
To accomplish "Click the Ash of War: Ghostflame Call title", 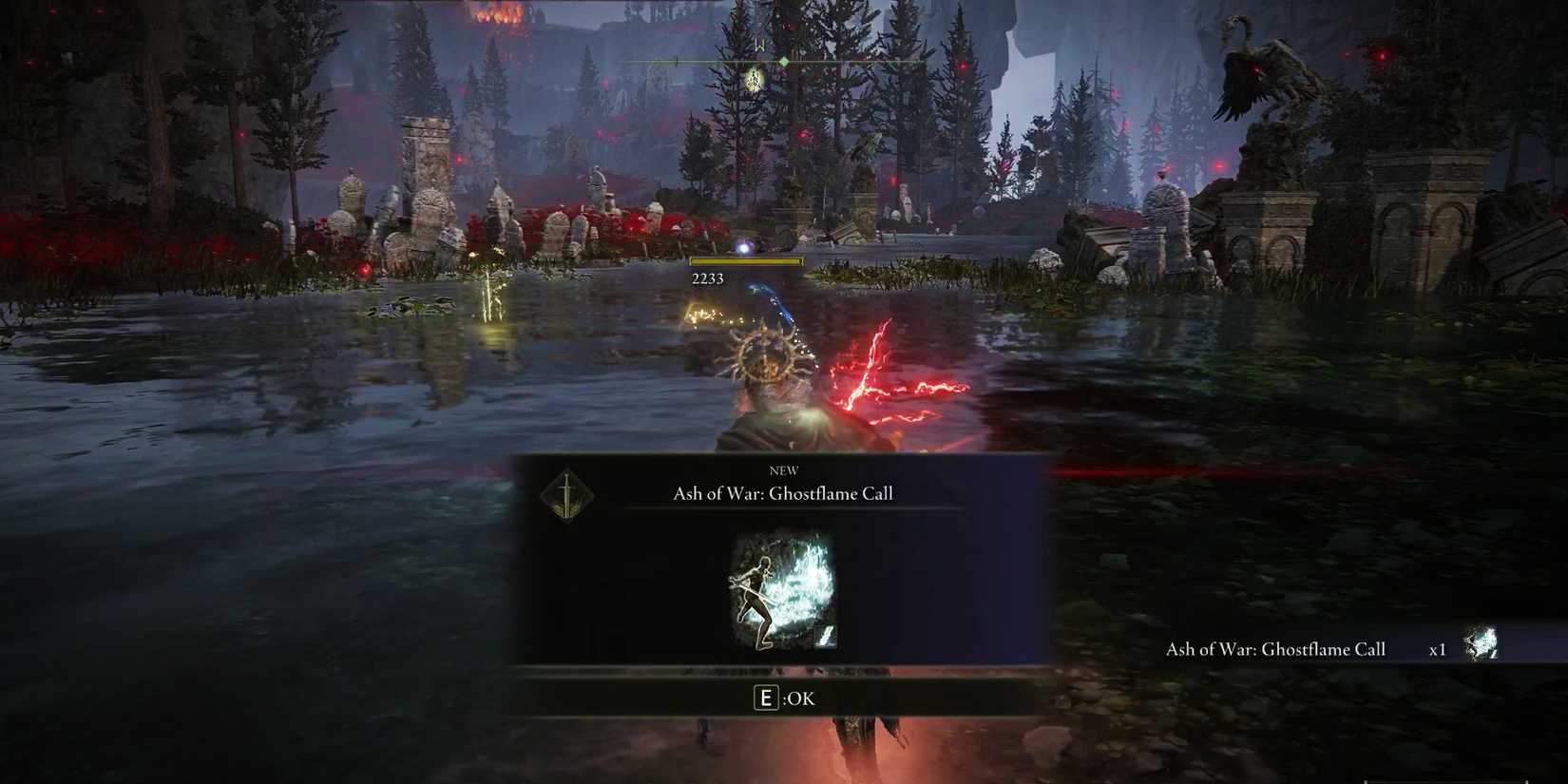I will pyautogui.click(x=782, y=493).
